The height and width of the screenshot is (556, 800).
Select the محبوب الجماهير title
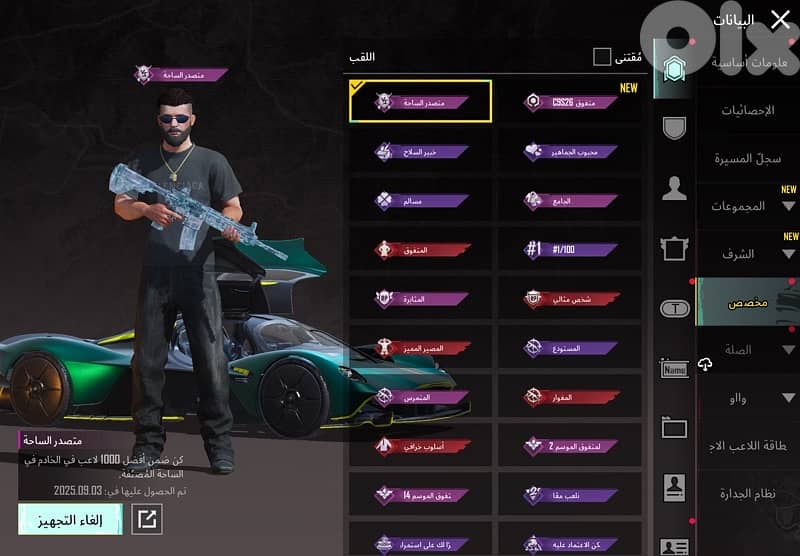pos(570,152)
